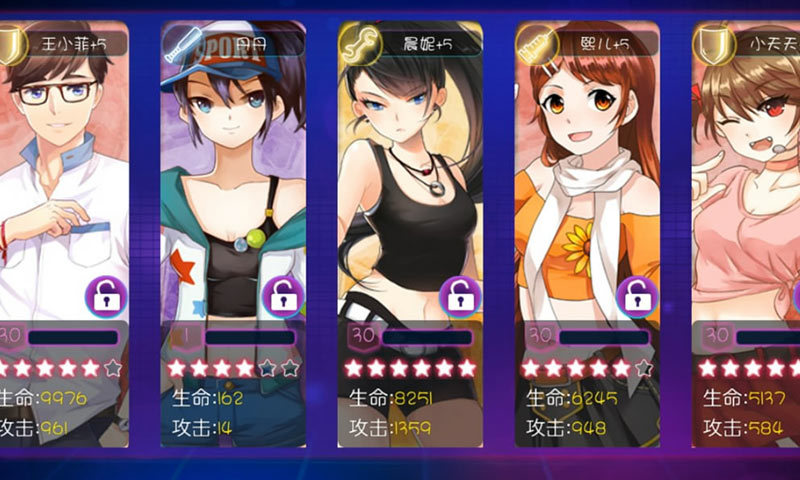Image resolution: width=800 pixels, height=480 pixels.
Task: Click the wrench class icon on 晨妮's card
Action: point(358,44)
